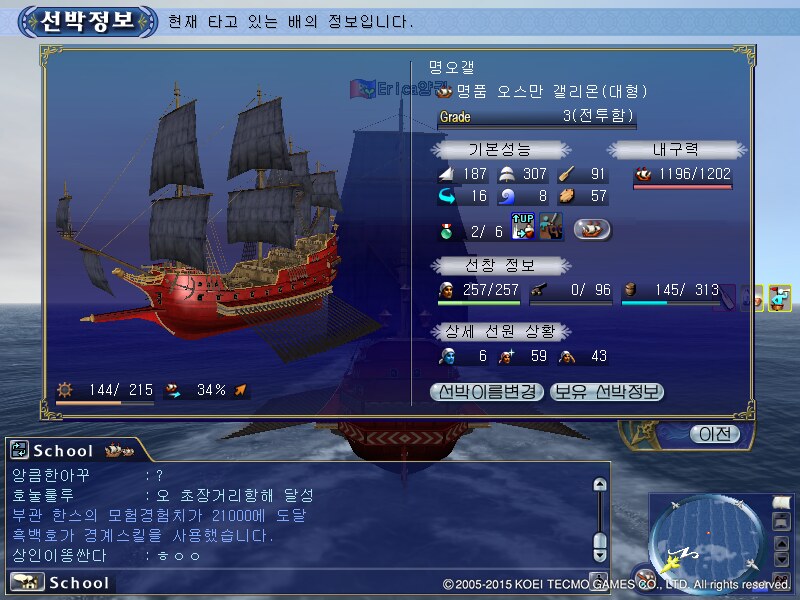The width and height of the screenshot is (800, 600).
Task: Select the sword-wielding sailor skill icon
Action: [x=551, y=227]
